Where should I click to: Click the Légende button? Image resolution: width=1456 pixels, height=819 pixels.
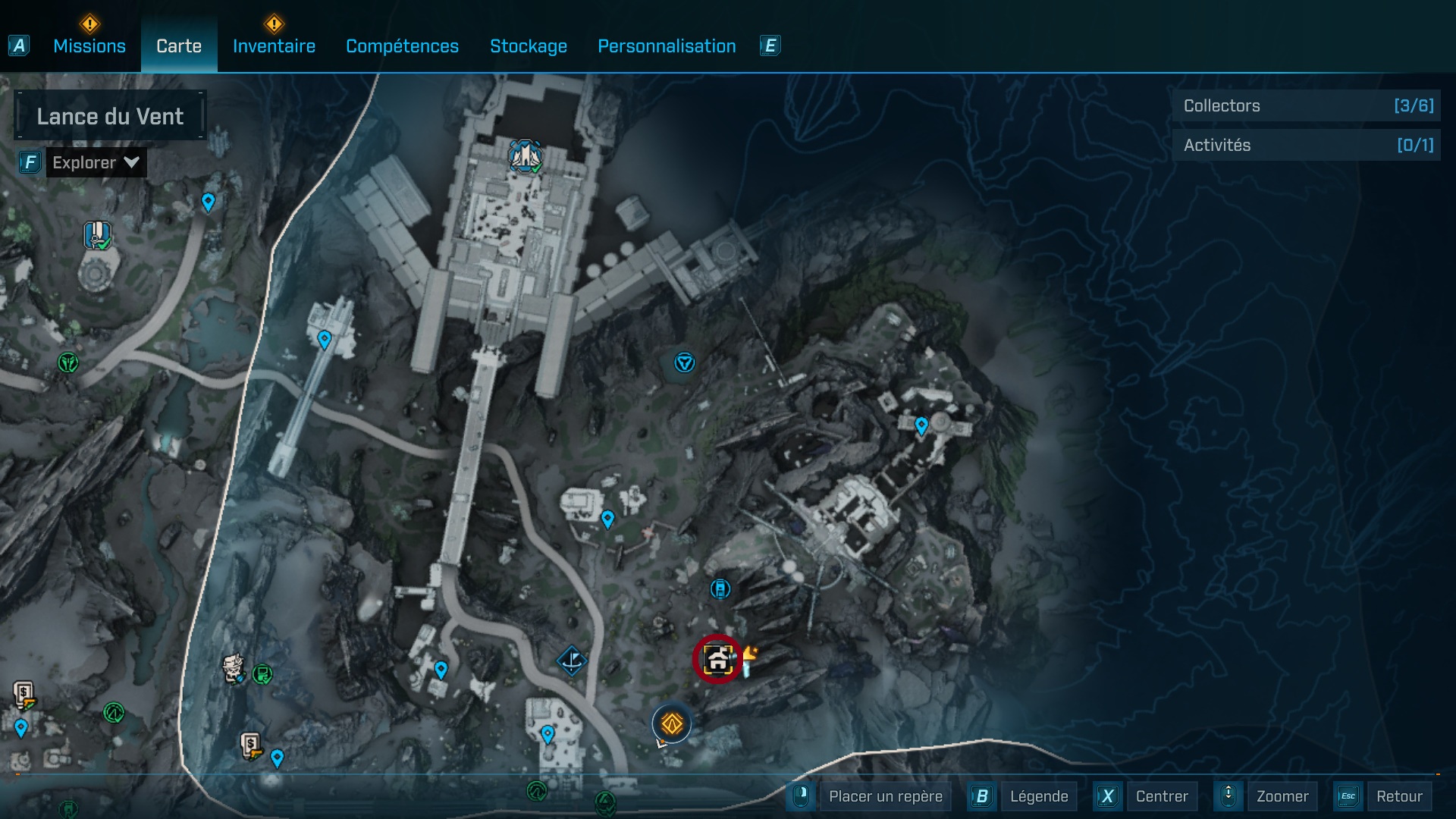click(1040, 796)
